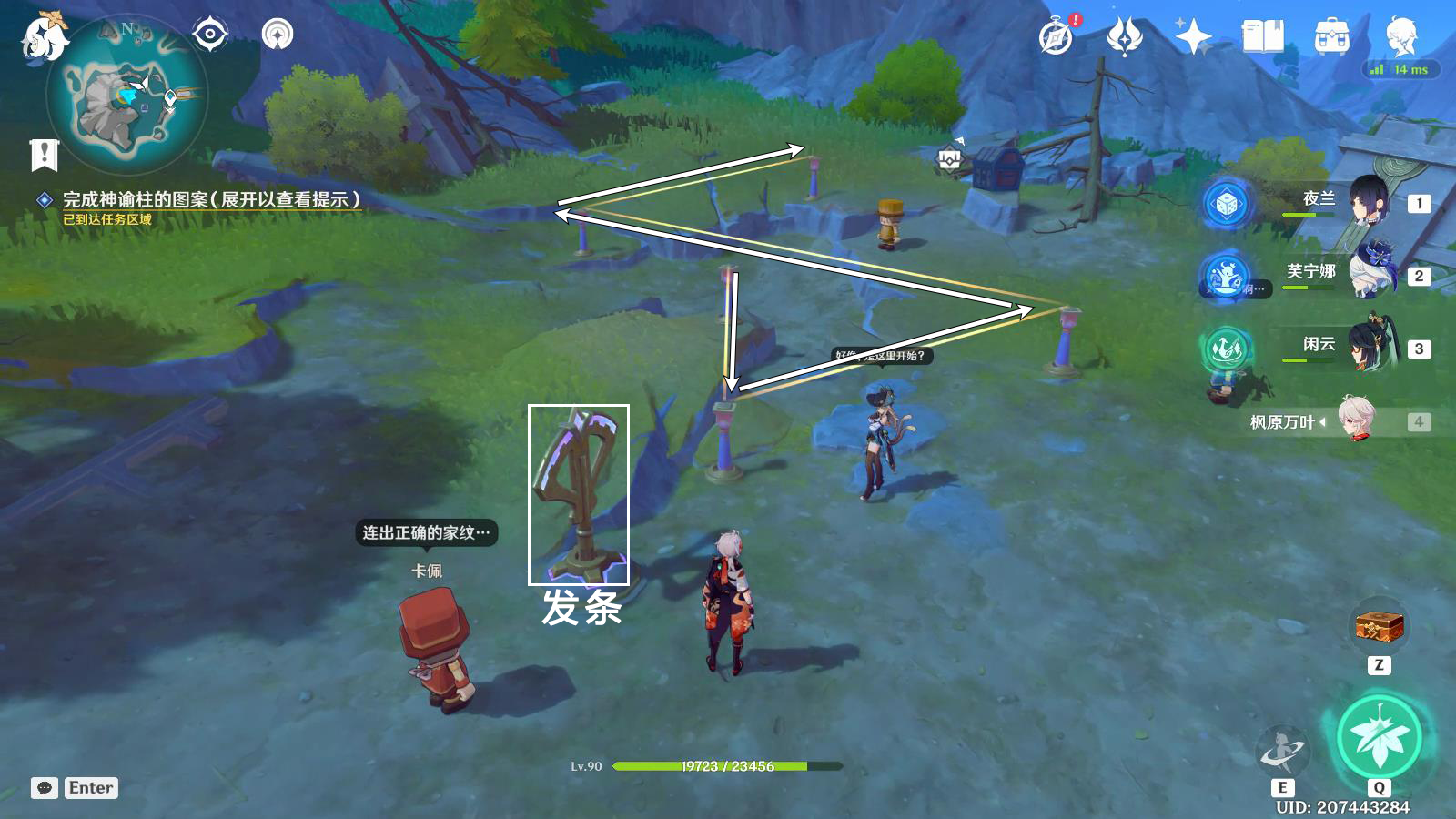Toggle the eye-shaped elemental sight icon
This screenshot has width=1456, height=819.
pyautogui.click(x=210, y=35)
